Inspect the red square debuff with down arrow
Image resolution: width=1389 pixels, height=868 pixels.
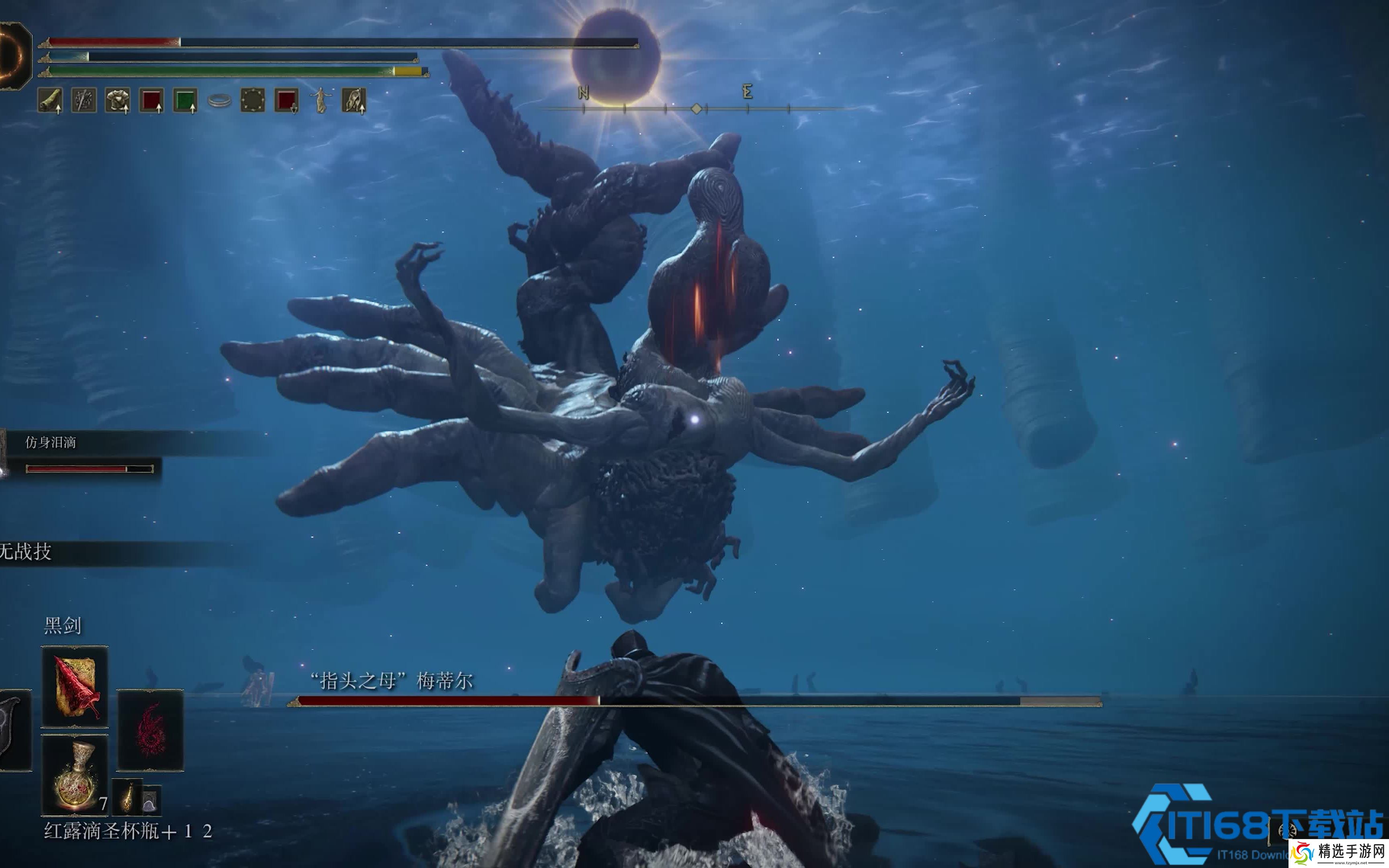[287, 100]
